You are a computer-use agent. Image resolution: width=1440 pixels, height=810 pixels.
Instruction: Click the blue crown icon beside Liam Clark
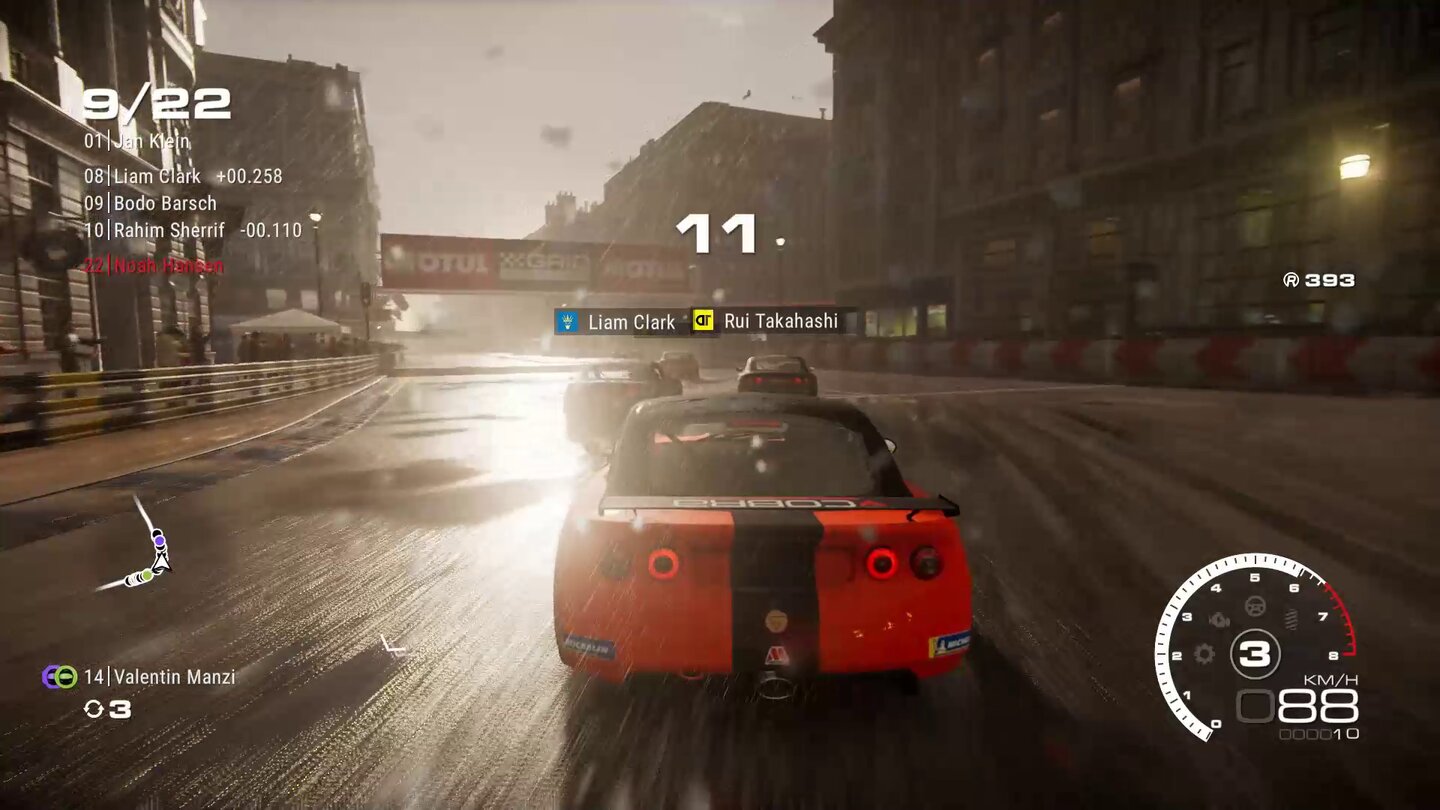[567, 322]
